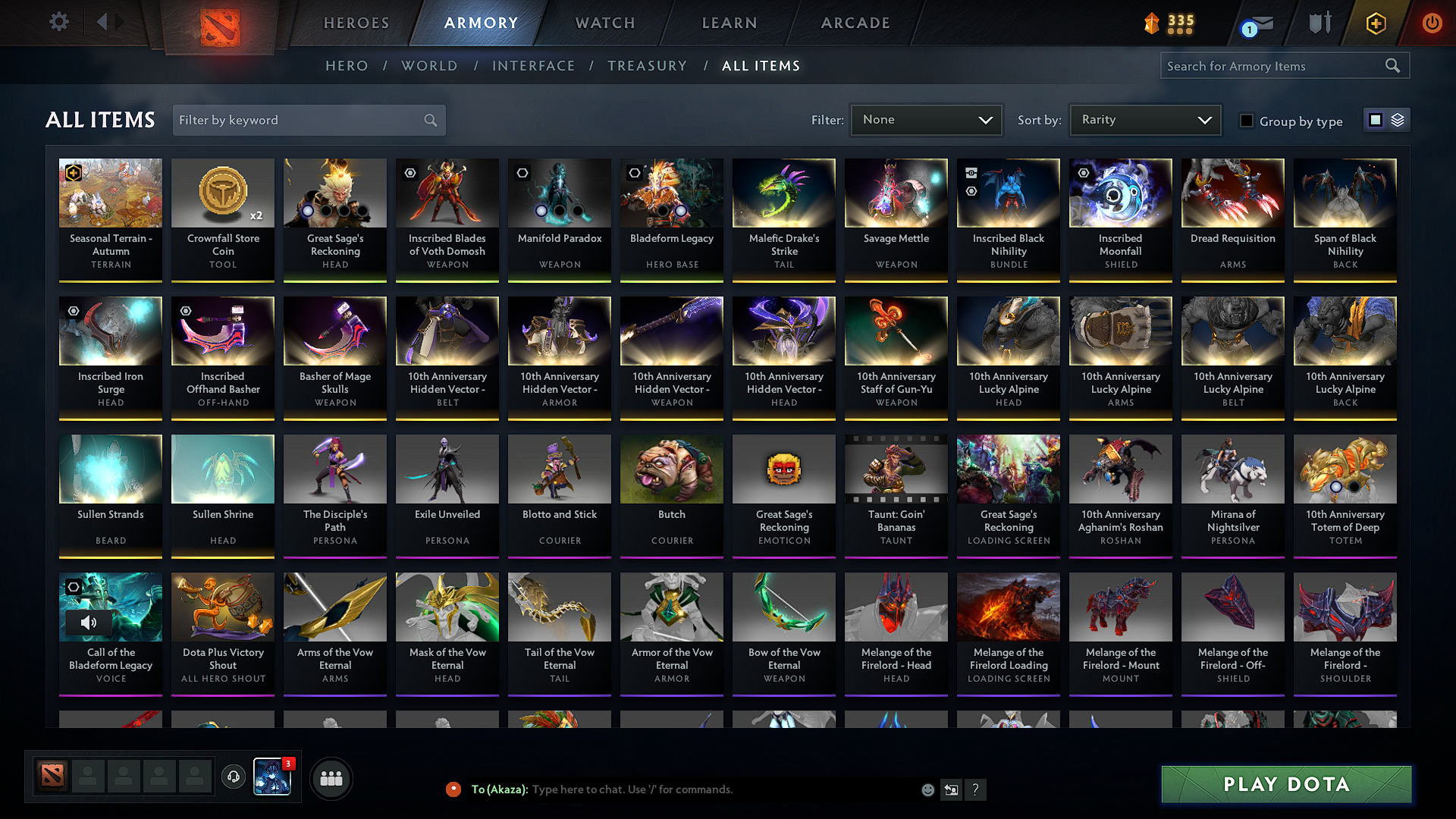Click the chat help question mark button
Screen dimensions: 1456x819
[x=976, y=789]
